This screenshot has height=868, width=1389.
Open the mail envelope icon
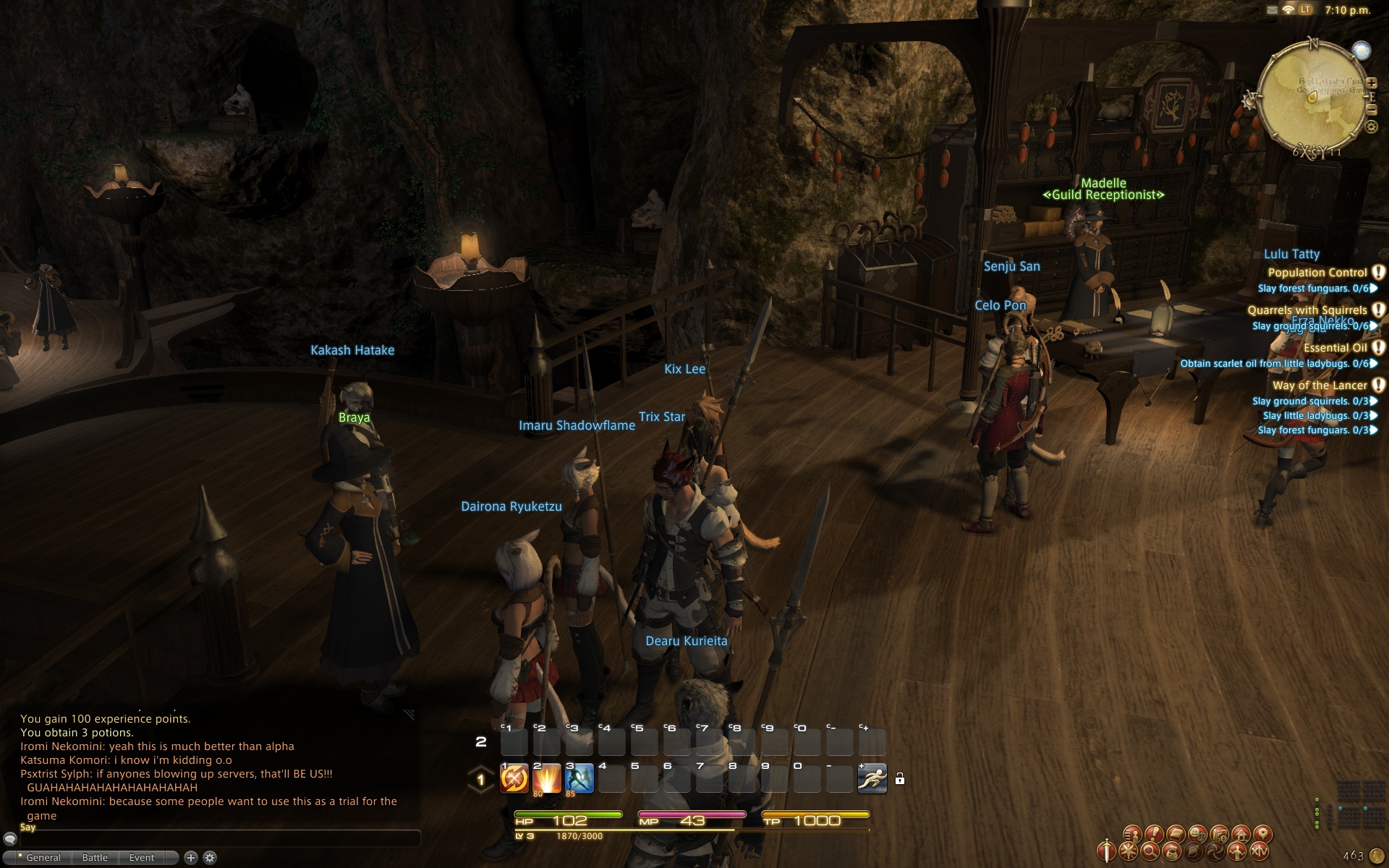click(1273, 10)
